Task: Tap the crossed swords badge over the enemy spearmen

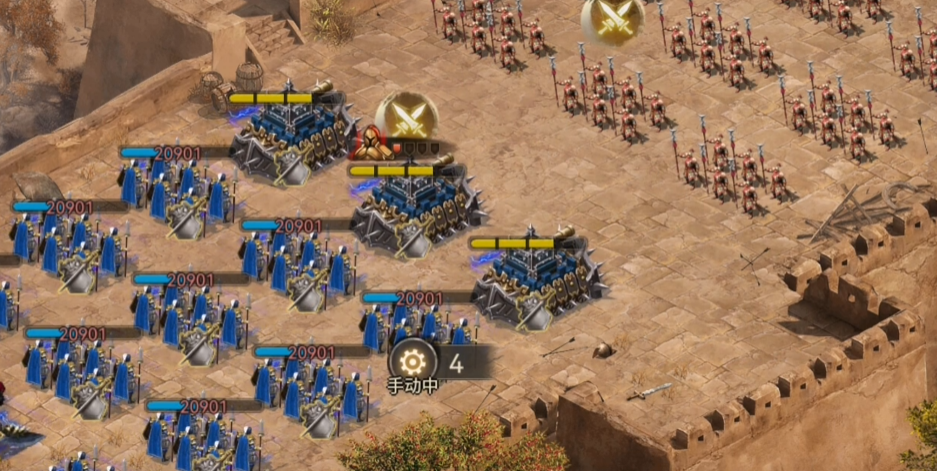Action: click(612, 18)
